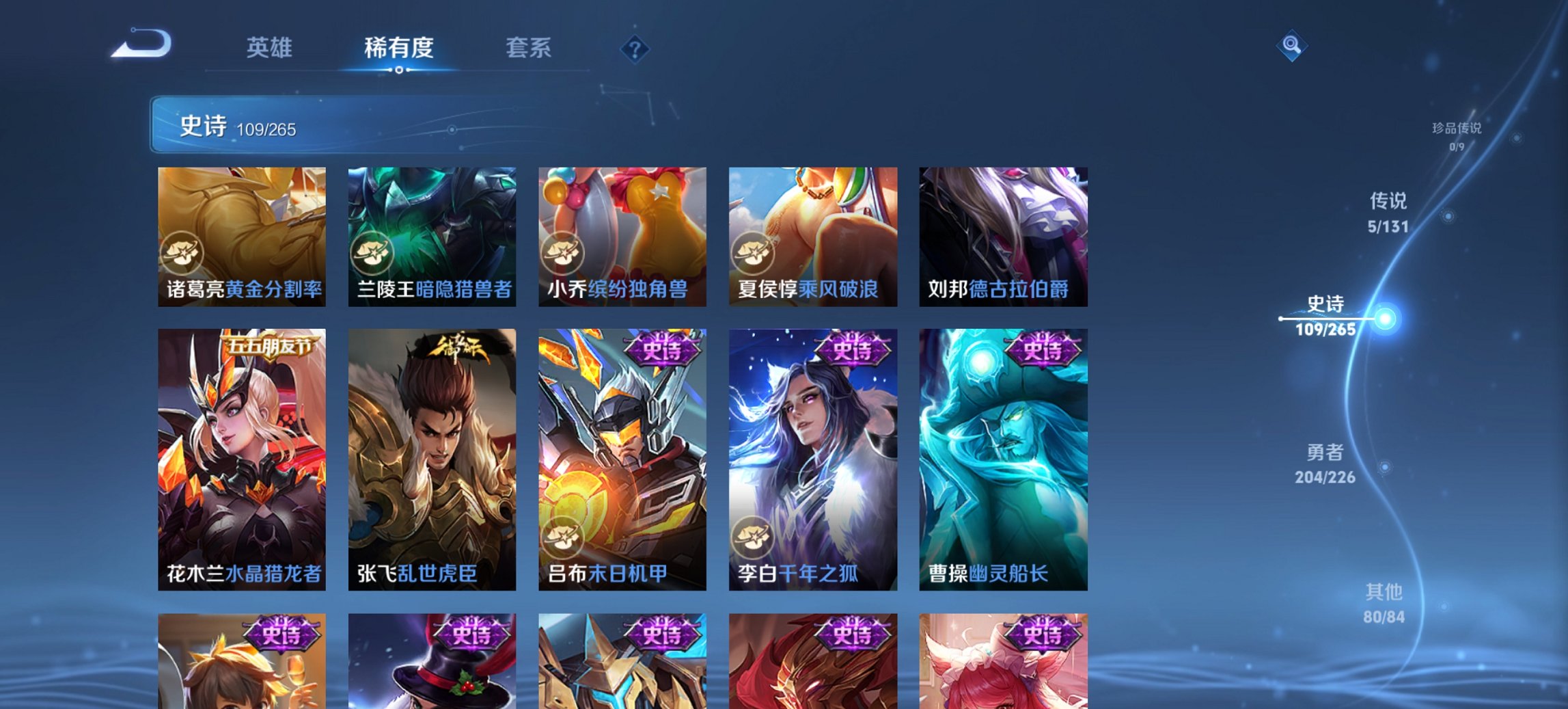The image size is (1568, 709).
Task: Open the help question mark icon
Action: click(x=636, y=49)
